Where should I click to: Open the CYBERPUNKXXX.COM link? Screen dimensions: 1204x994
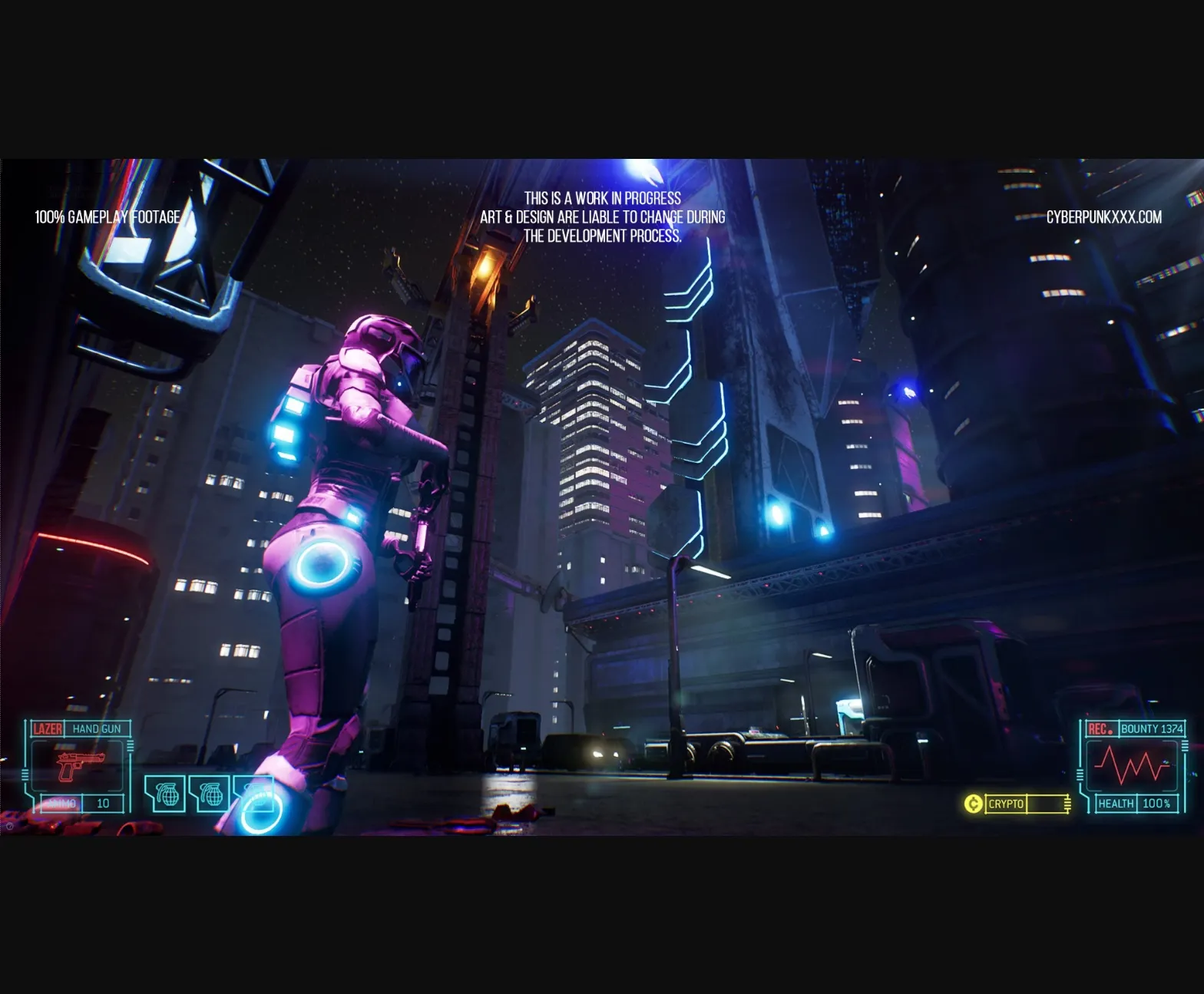click(x=1106, y=217)
